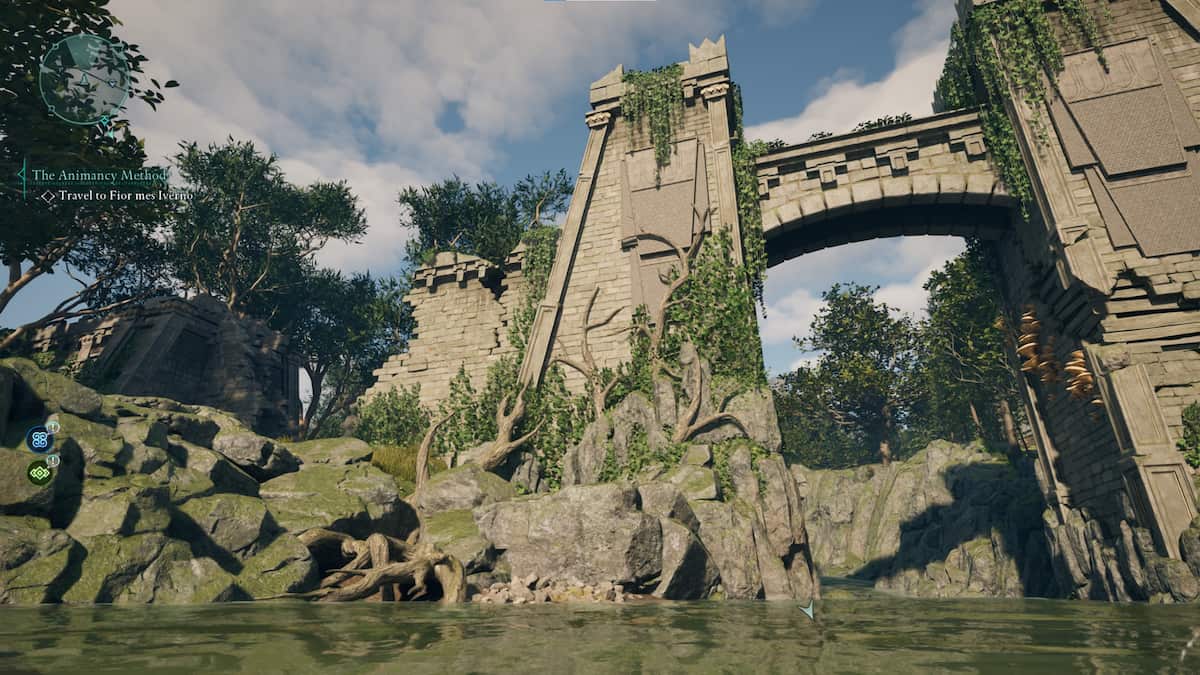Select The Animancy Method quest title

[x=99, y=175]
